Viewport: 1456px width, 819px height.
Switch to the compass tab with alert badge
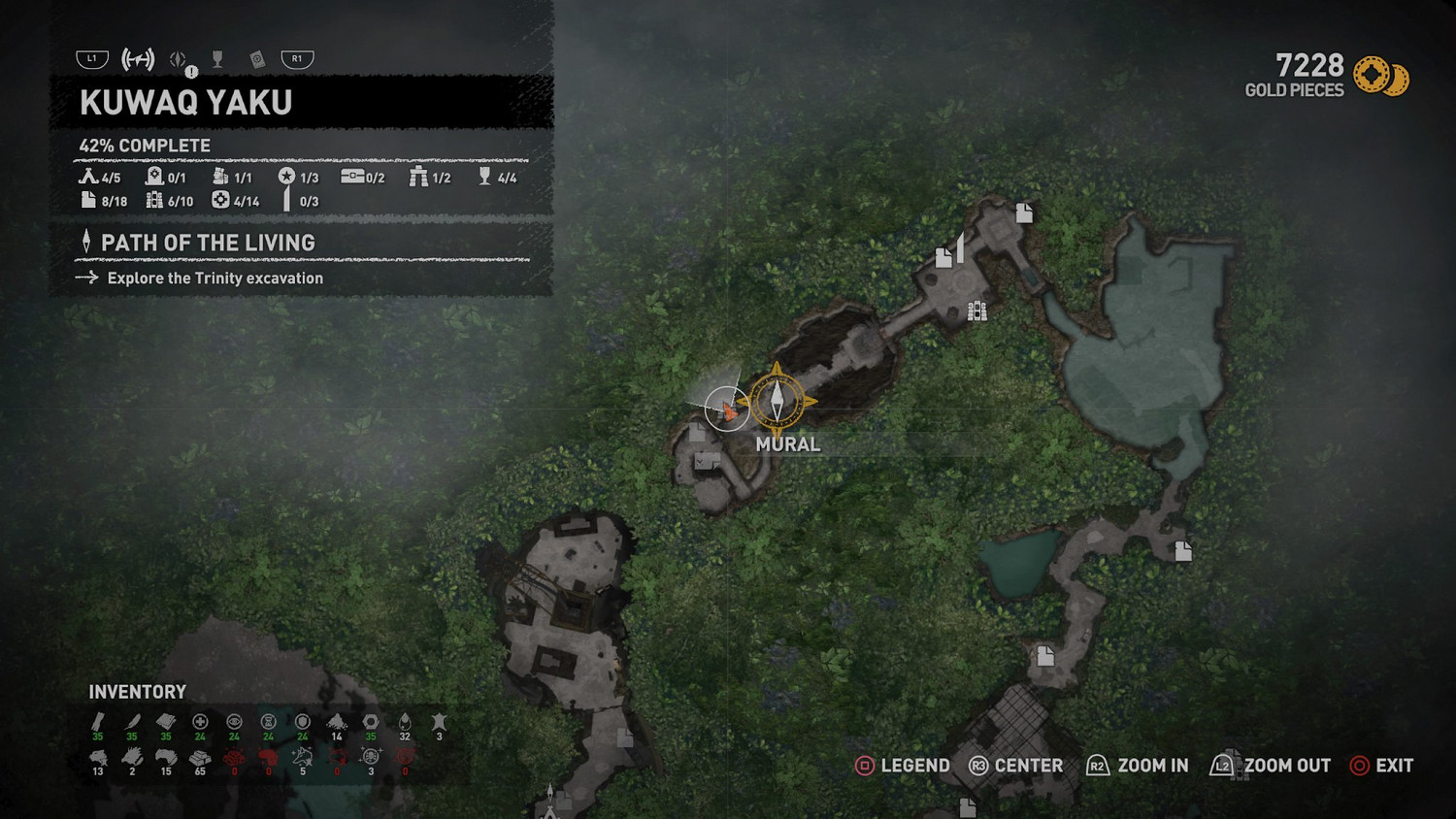(180, 60)
